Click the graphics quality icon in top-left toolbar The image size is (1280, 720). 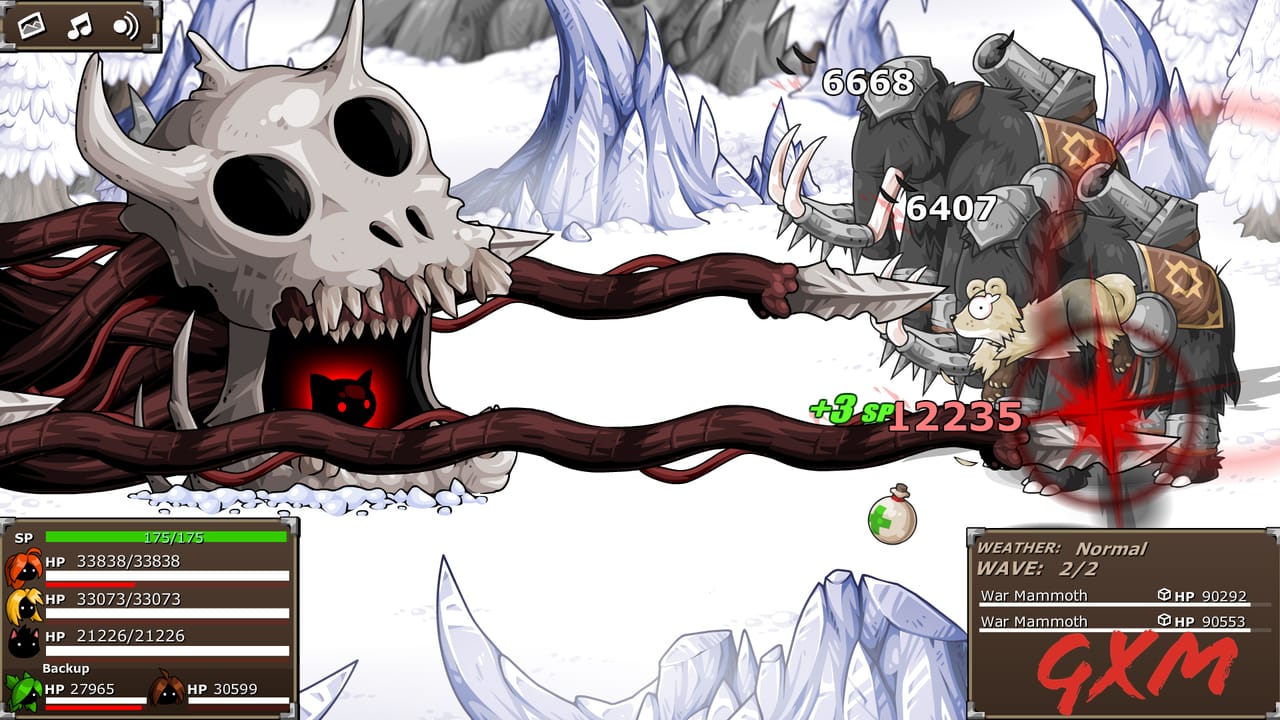tap(31, 28)
